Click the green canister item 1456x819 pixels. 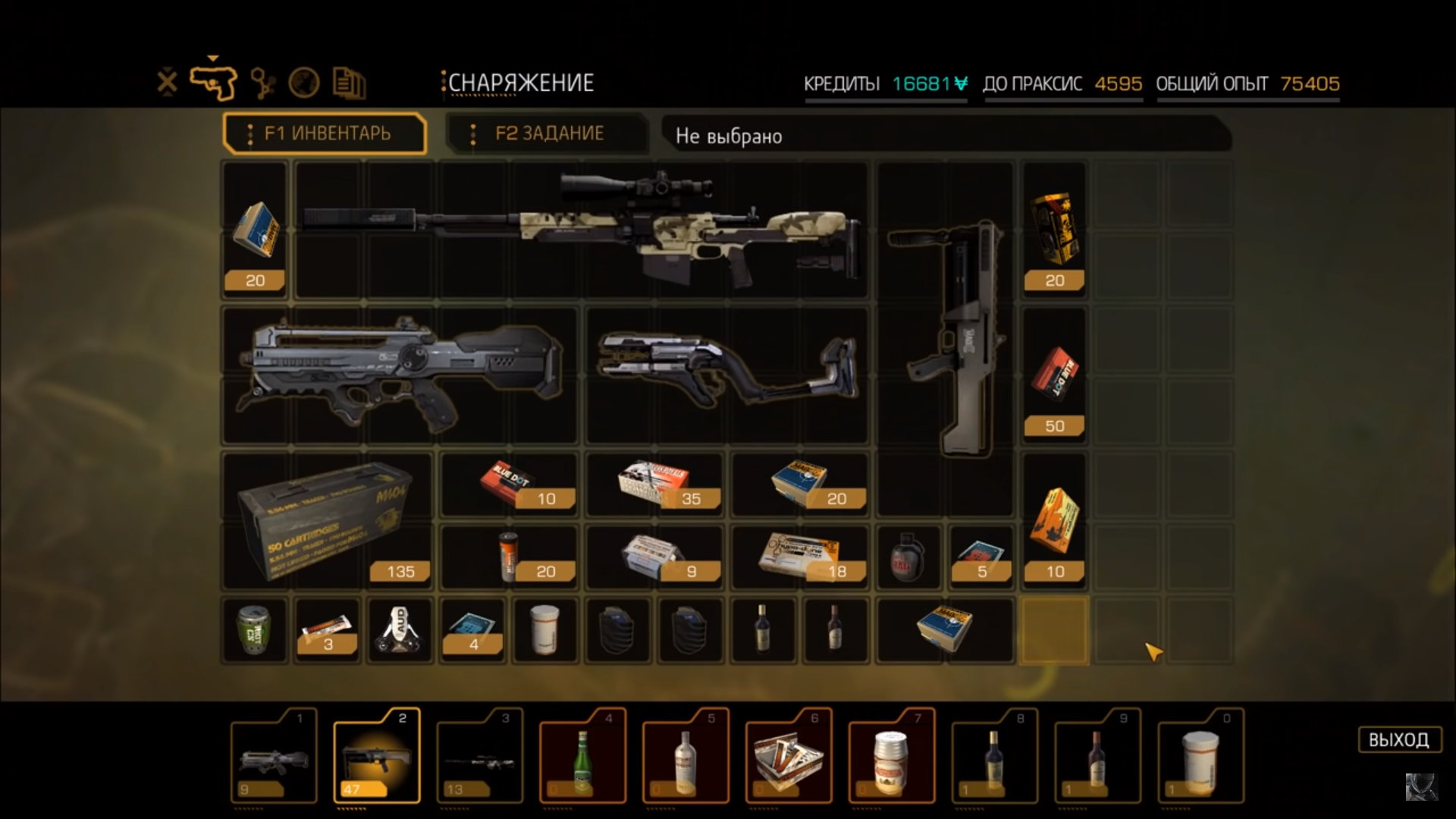pyautogui.click(x=255, y=631)
